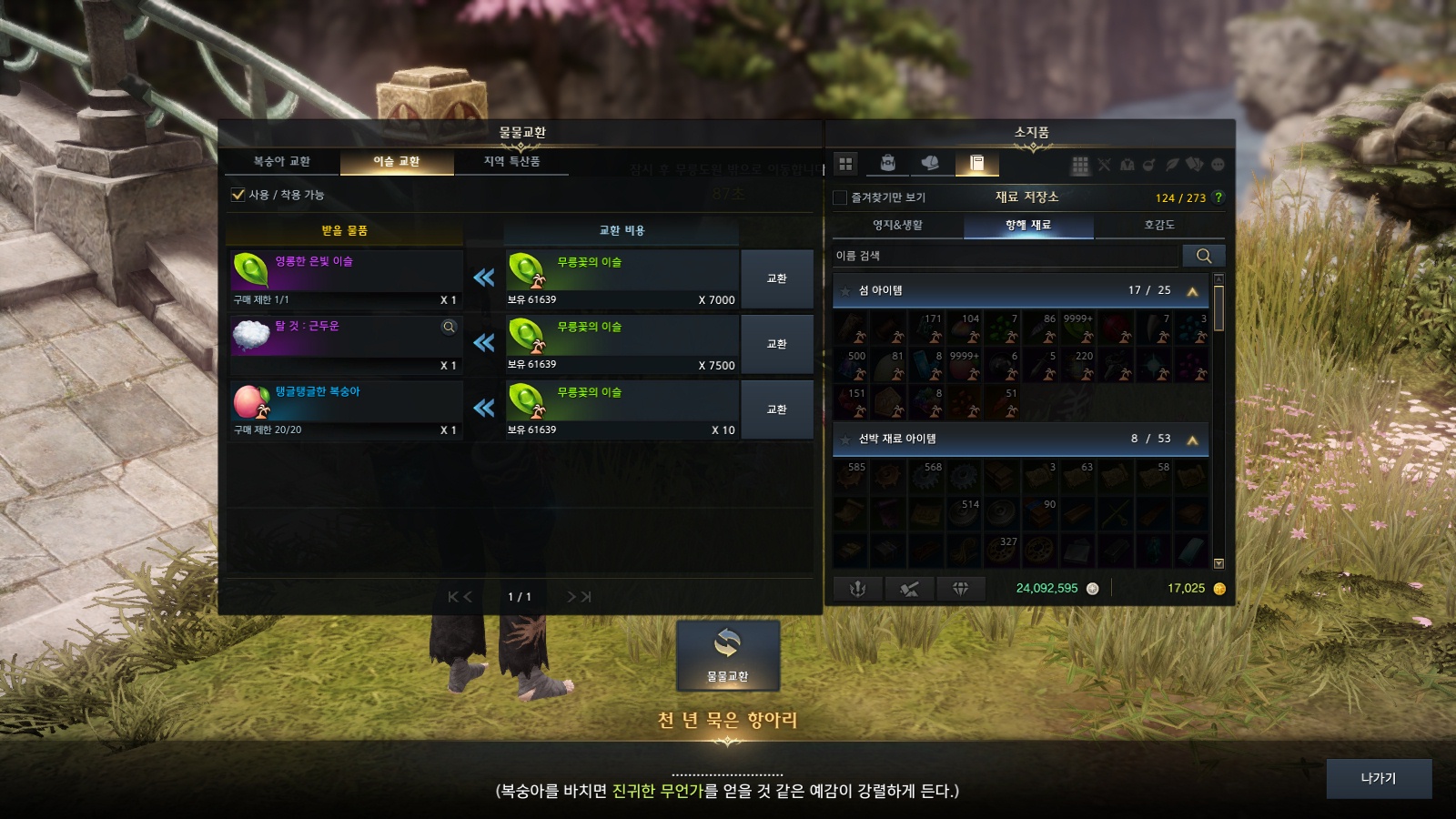Collapse the 섬 아이템 section
Screen dimensions: 1456x819
point(1192,291)
